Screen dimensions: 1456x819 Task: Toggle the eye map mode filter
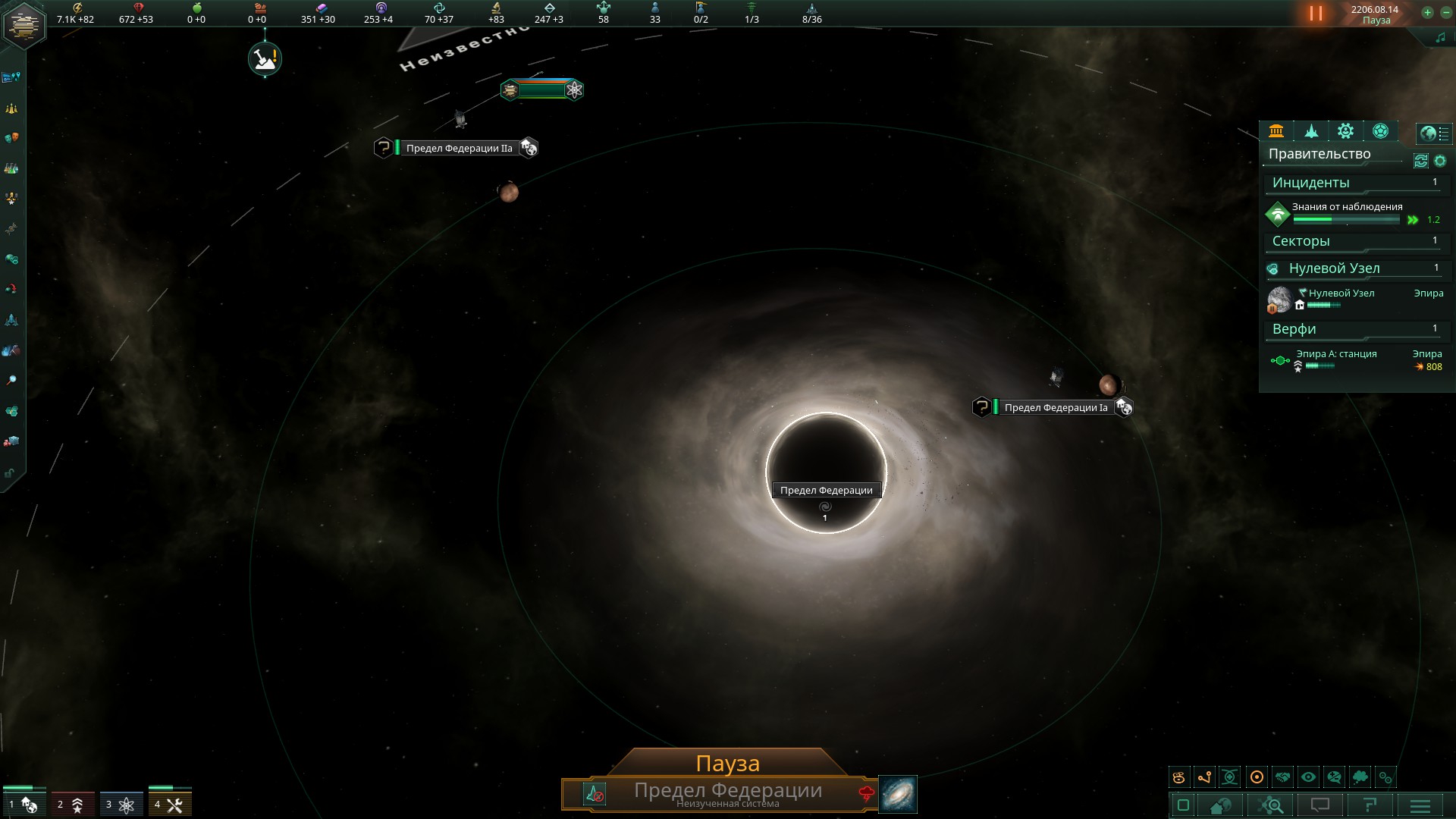tap(1308, 777)
